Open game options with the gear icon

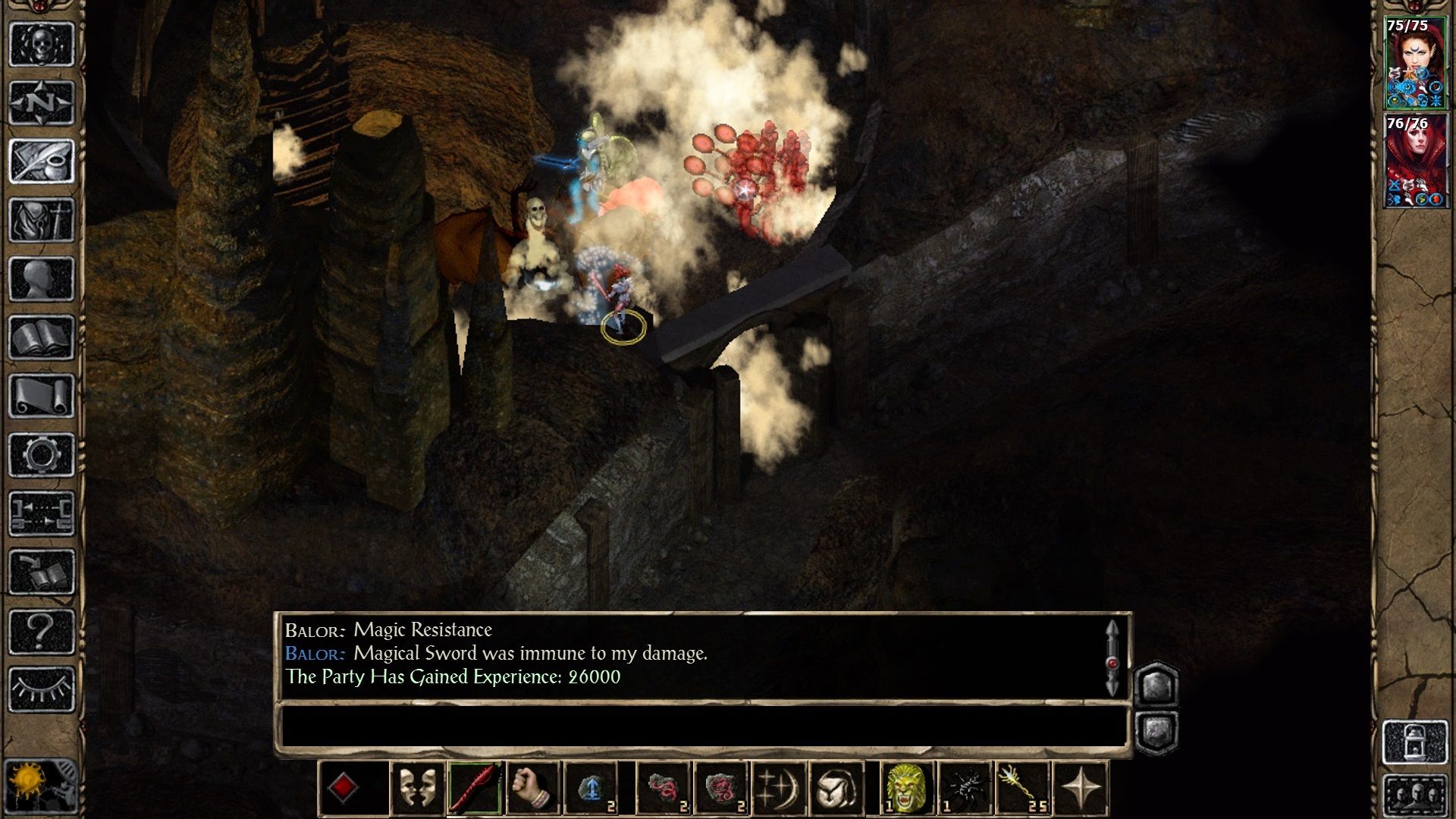click(x=42, y=455)
